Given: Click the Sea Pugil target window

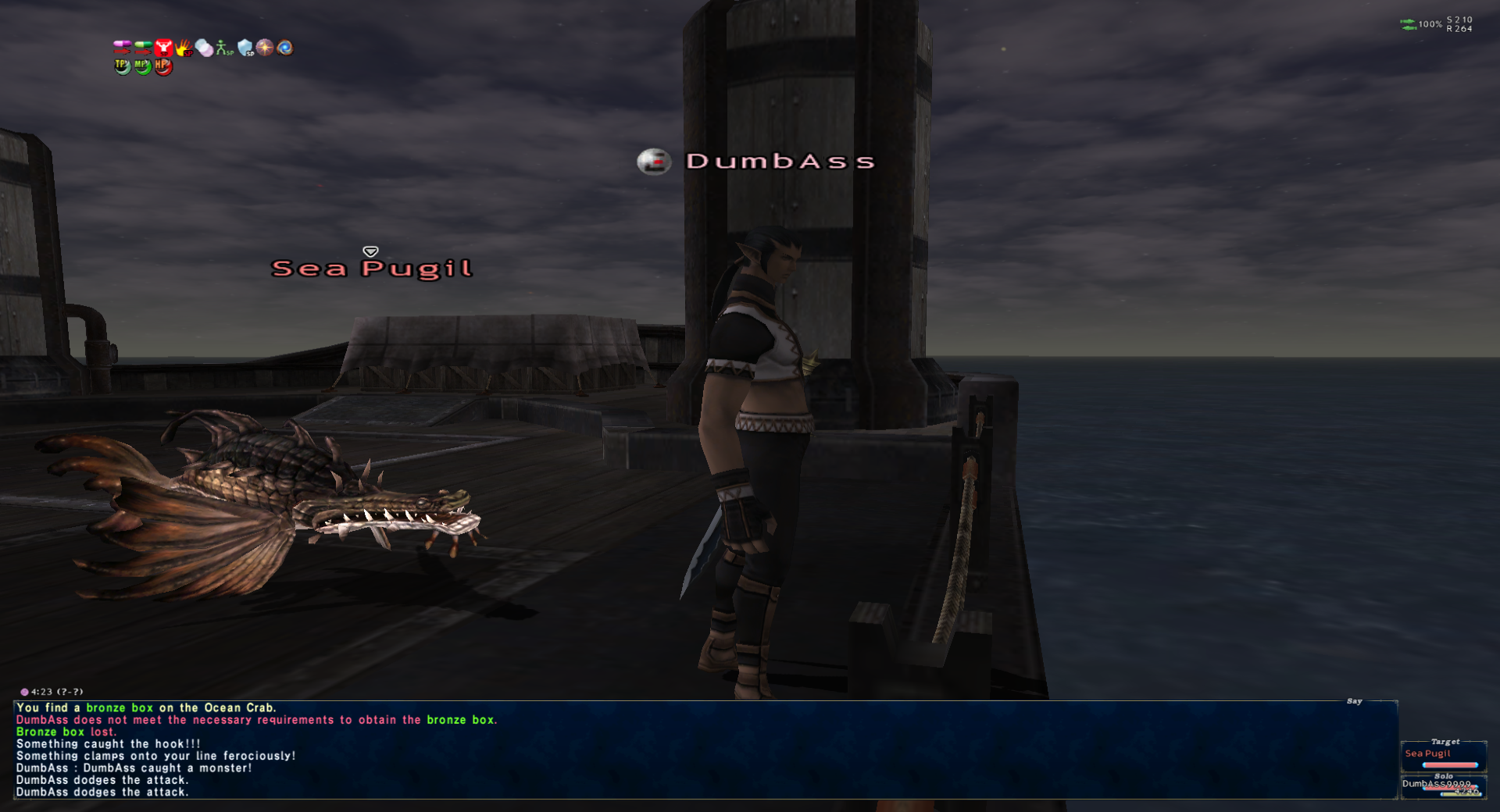Looking at the screenshot, I should coord(1442,756).
